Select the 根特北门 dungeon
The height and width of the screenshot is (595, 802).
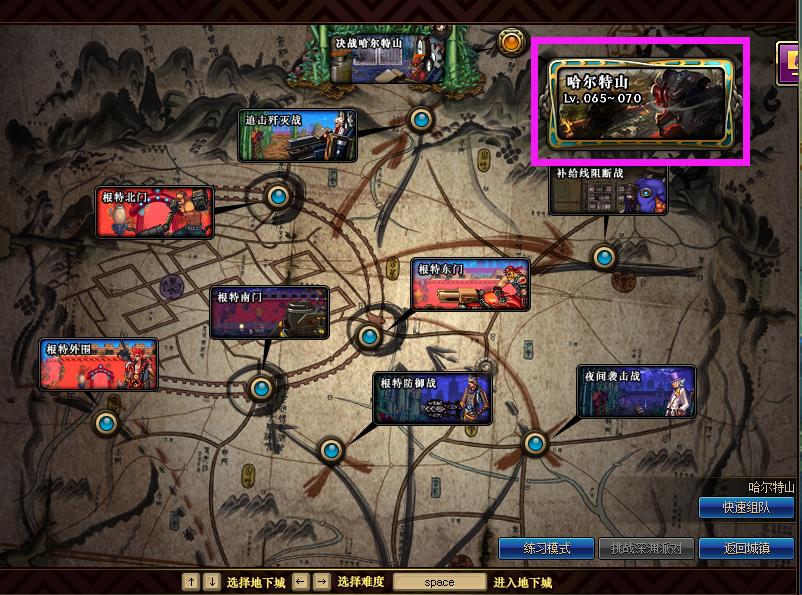pos(155,212)
